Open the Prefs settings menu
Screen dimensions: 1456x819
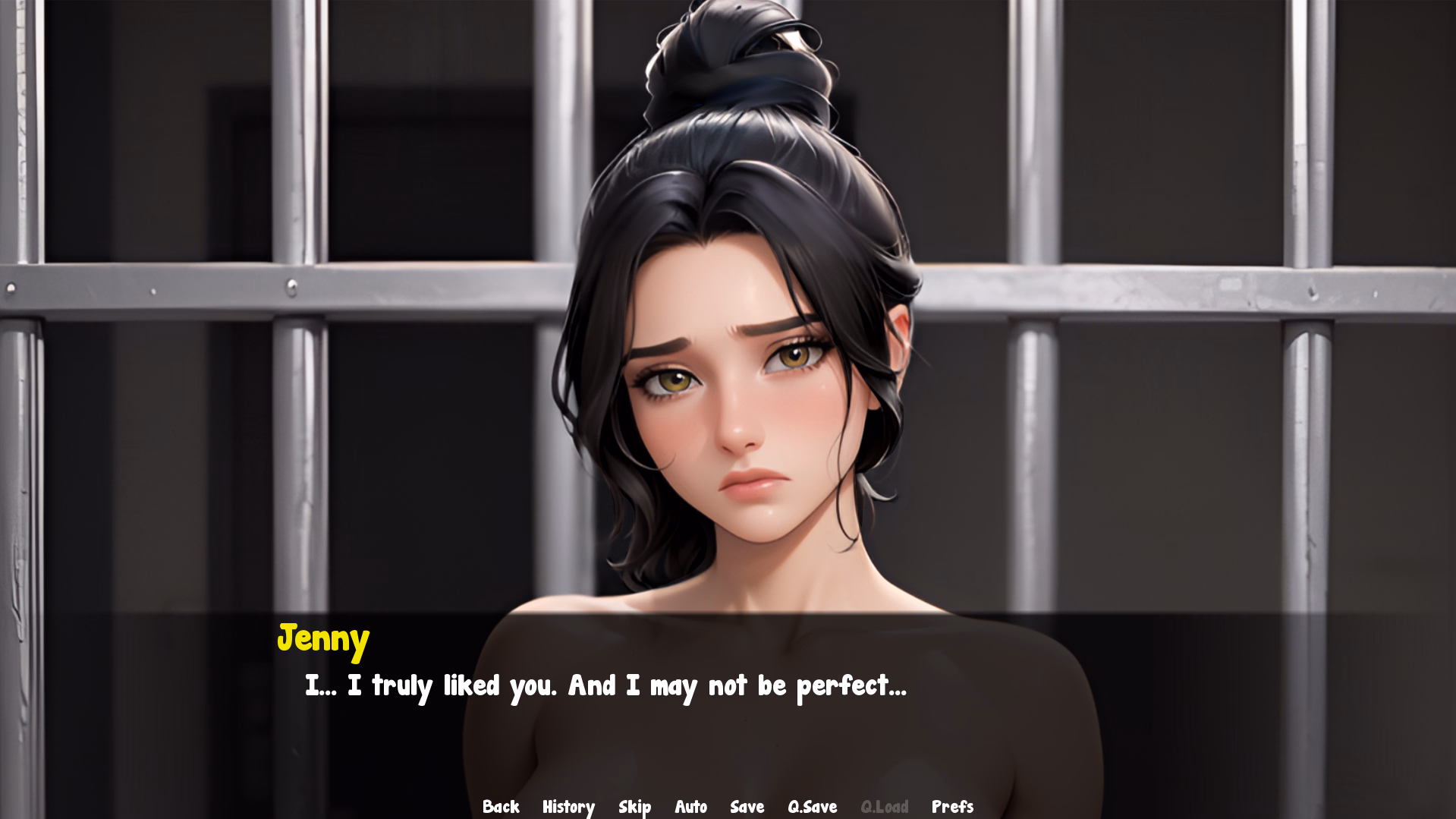click(952, 807)
